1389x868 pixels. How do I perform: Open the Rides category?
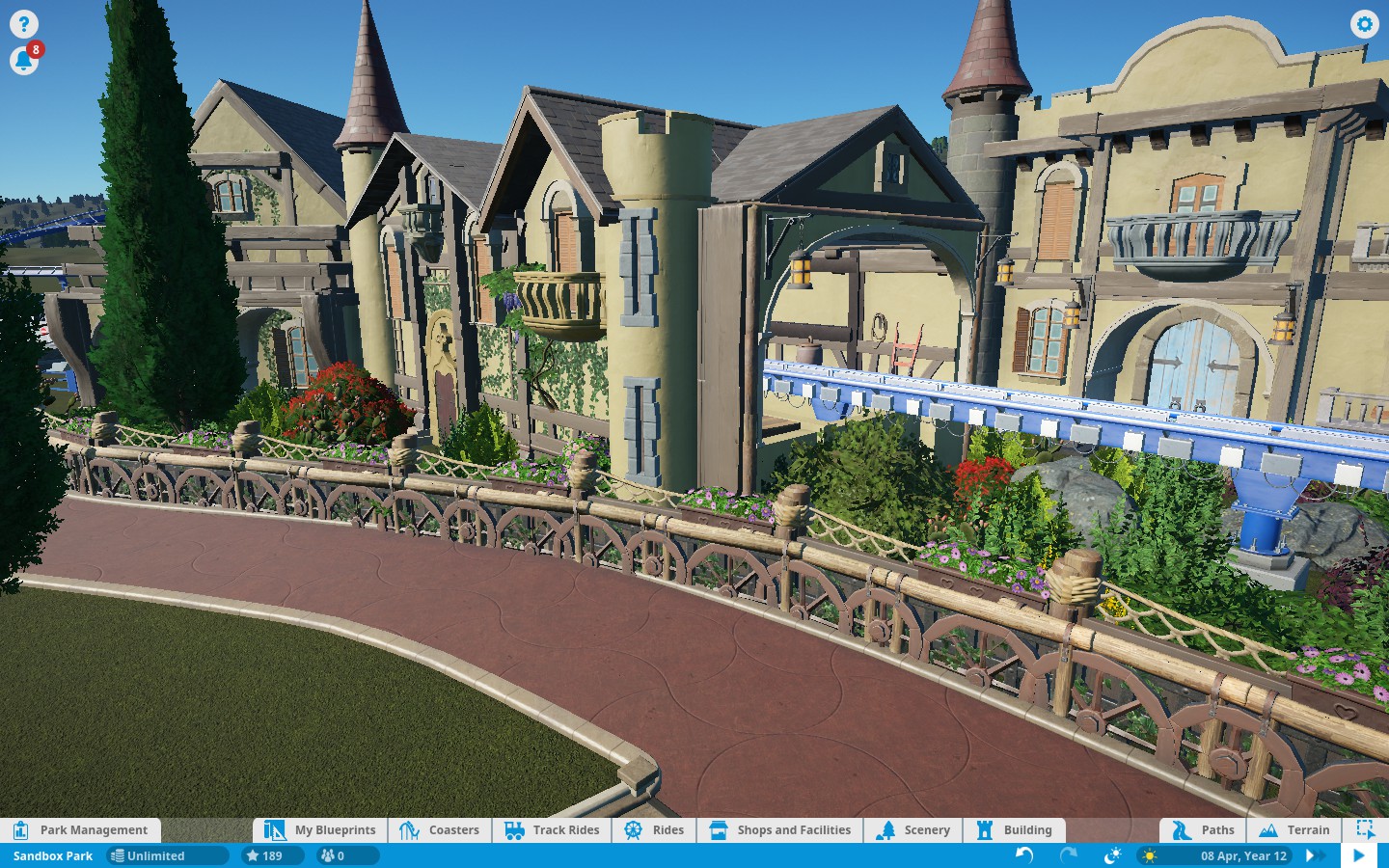[654, 829]
